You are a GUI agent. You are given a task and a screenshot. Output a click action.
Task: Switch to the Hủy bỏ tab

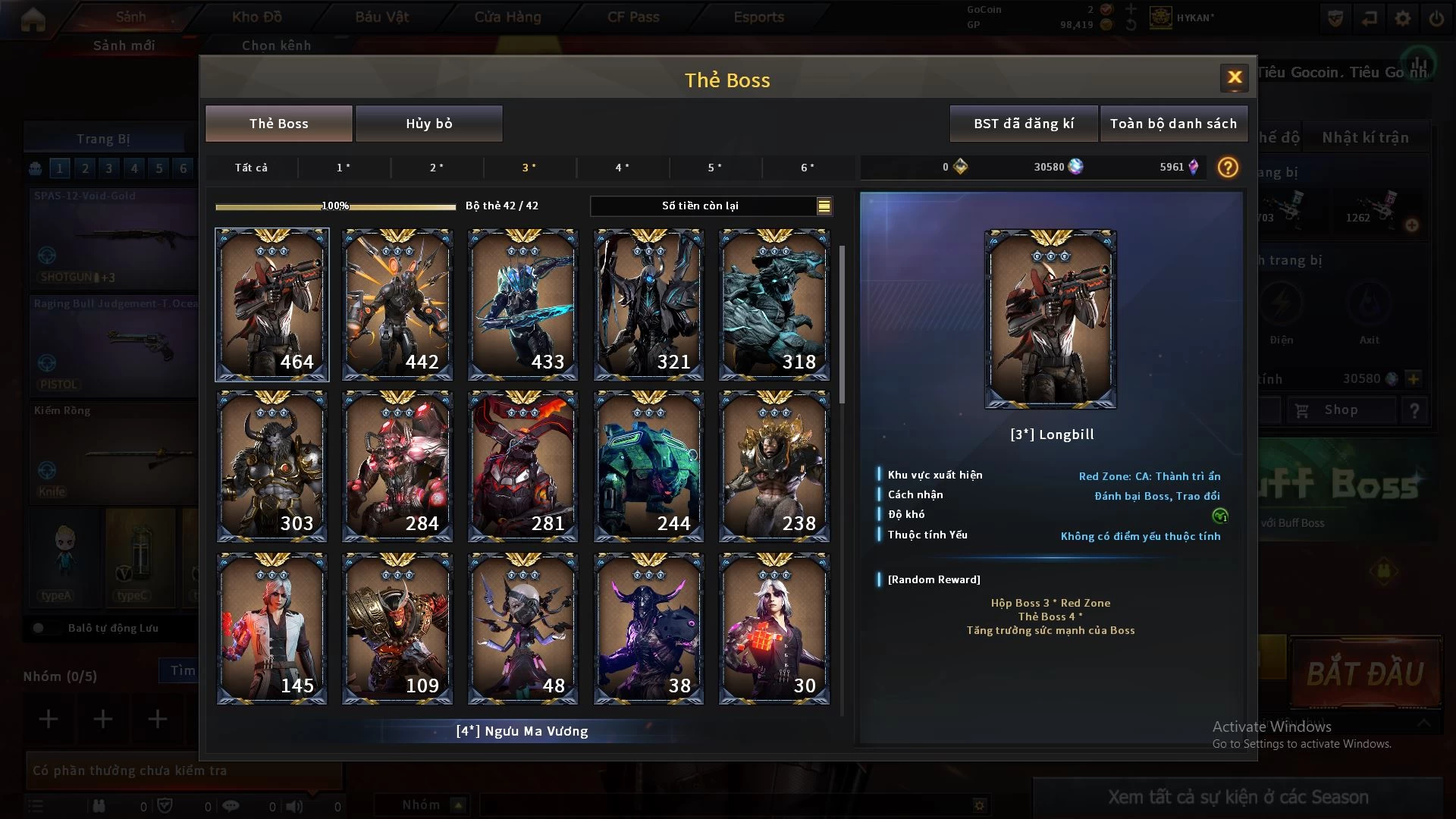428,124
